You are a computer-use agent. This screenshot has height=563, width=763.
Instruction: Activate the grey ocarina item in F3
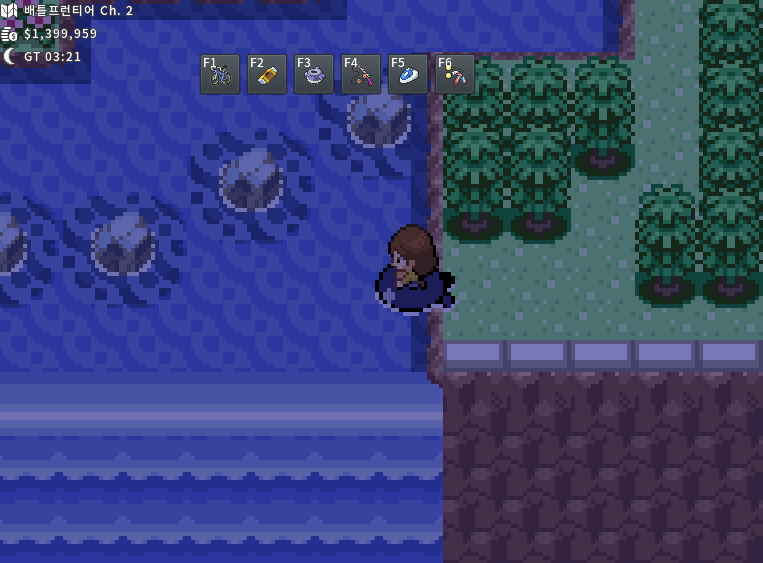click(314, 74)
